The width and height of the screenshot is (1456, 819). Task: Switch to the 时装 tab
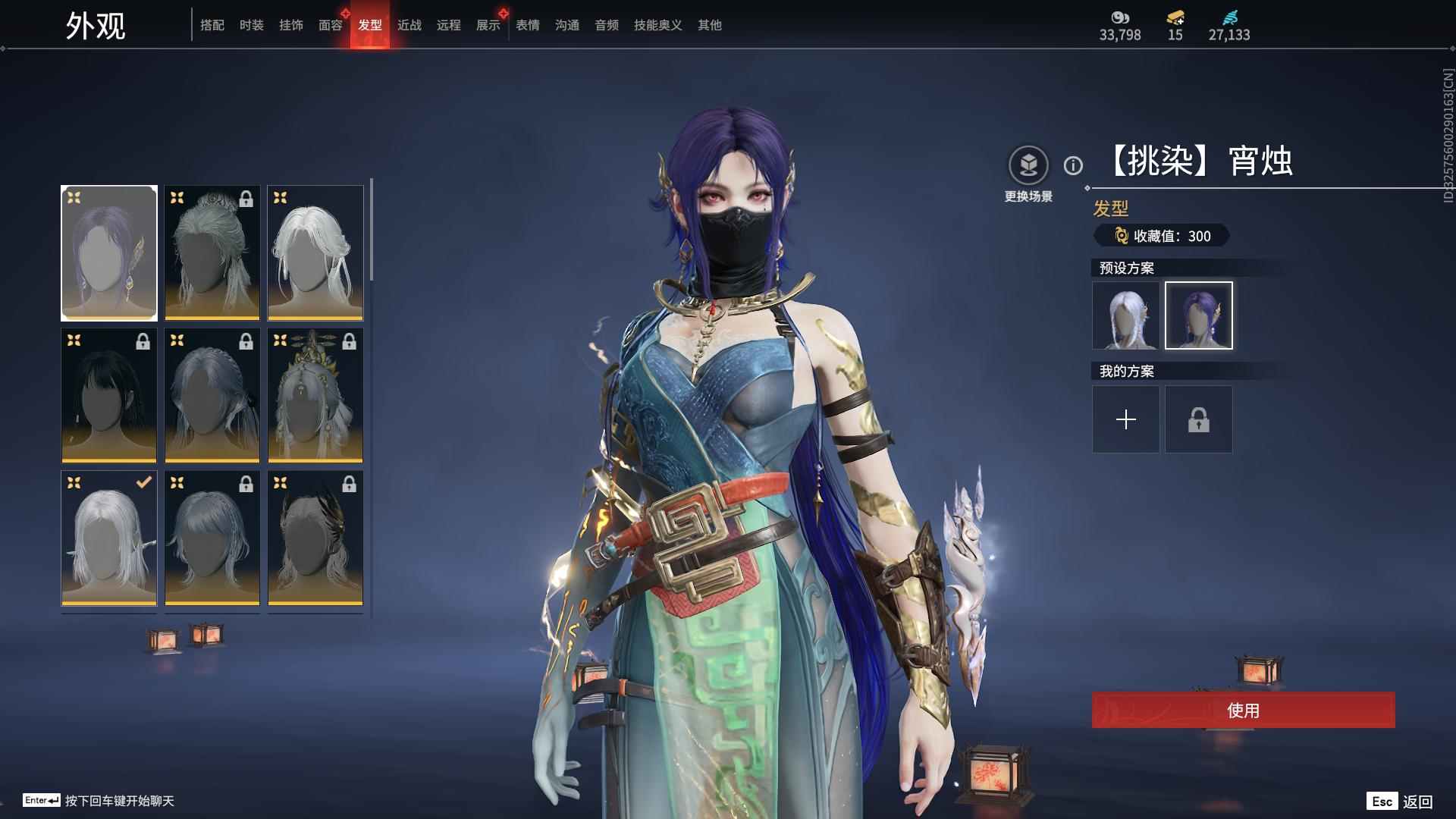coord(251,25)
